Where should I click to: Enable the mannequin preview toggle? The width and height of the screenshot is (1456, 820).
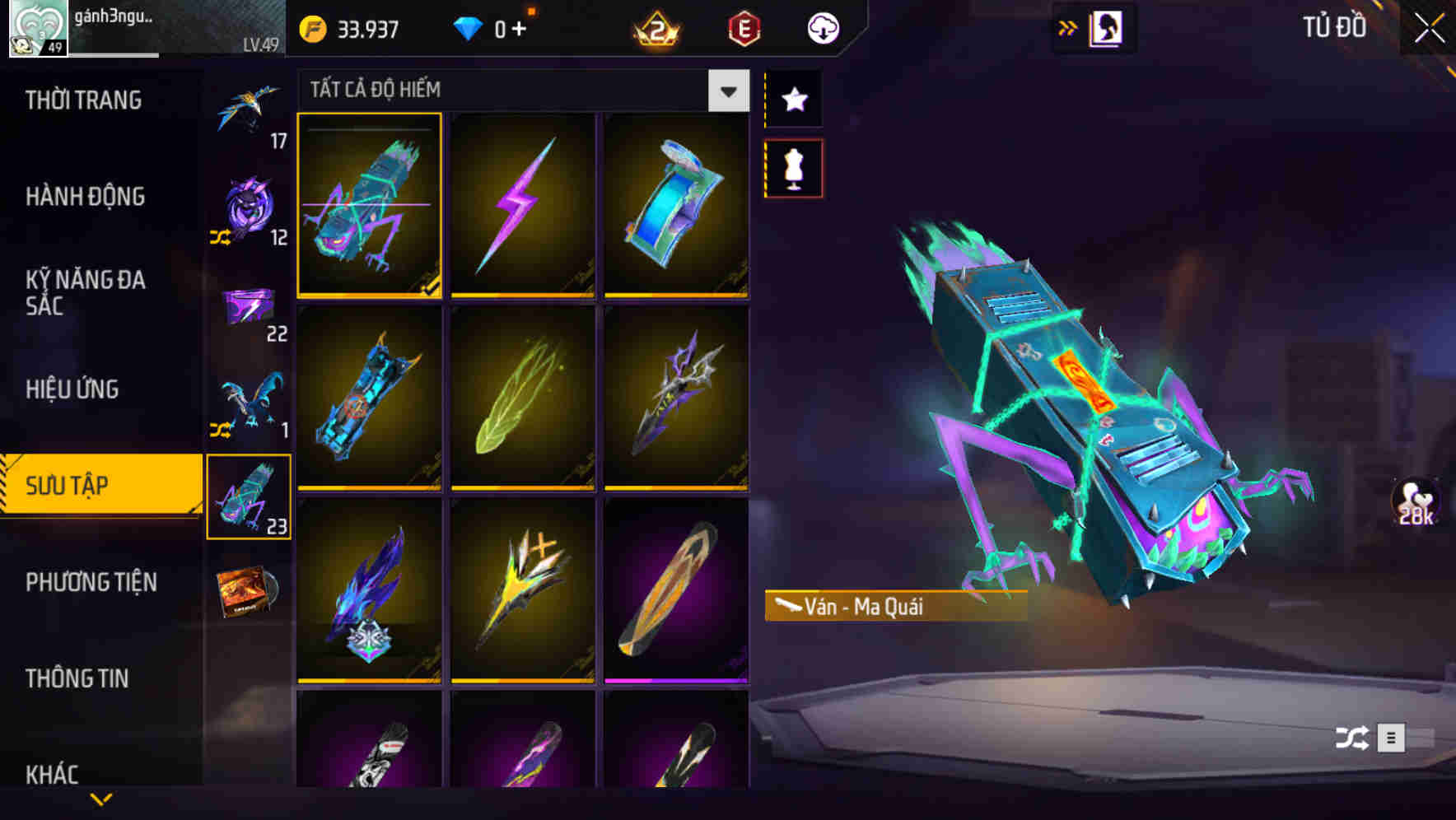click(794, 167)
